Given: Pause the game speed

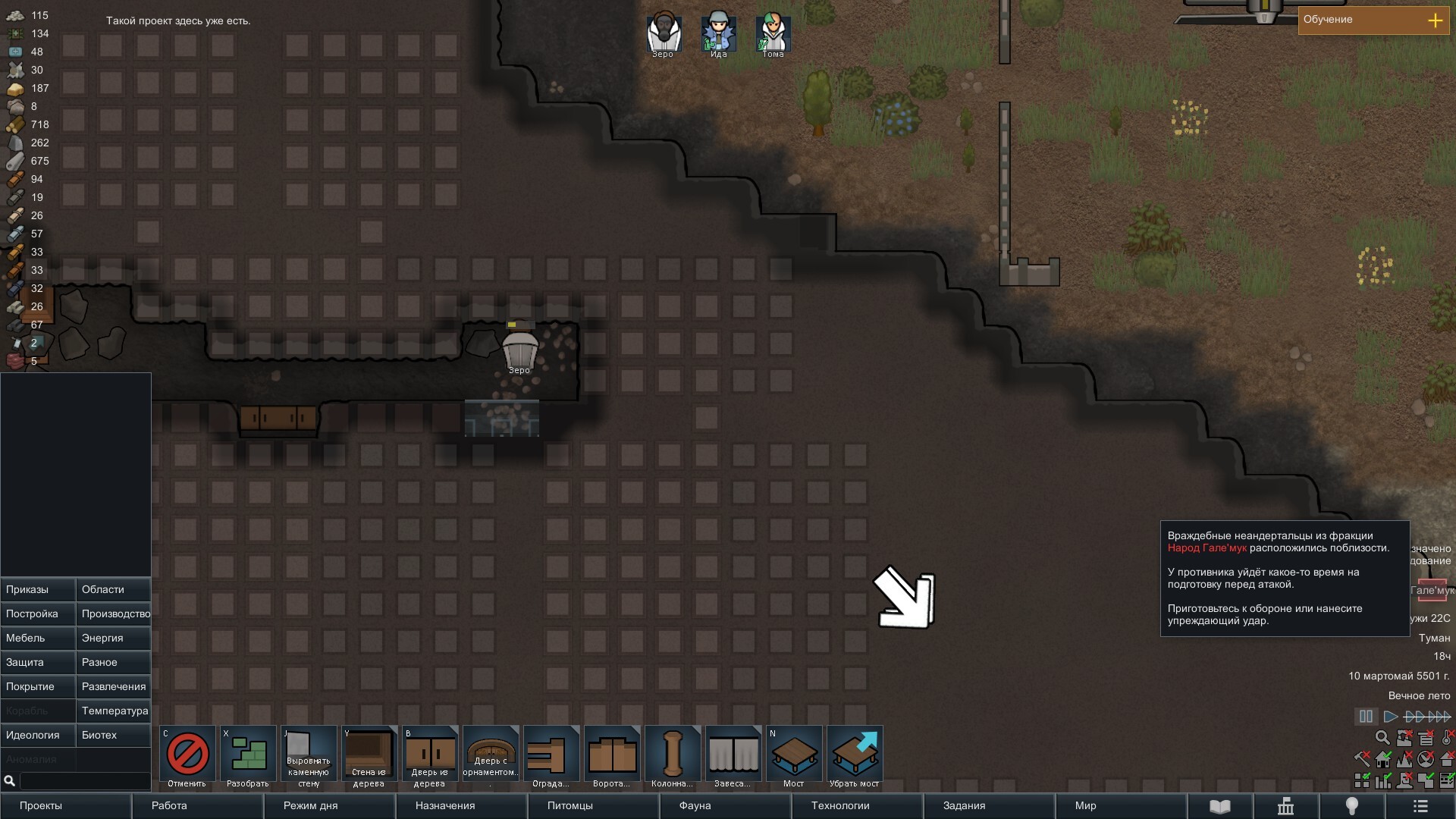Looking at the screenshot, I should pos(1366,717).
